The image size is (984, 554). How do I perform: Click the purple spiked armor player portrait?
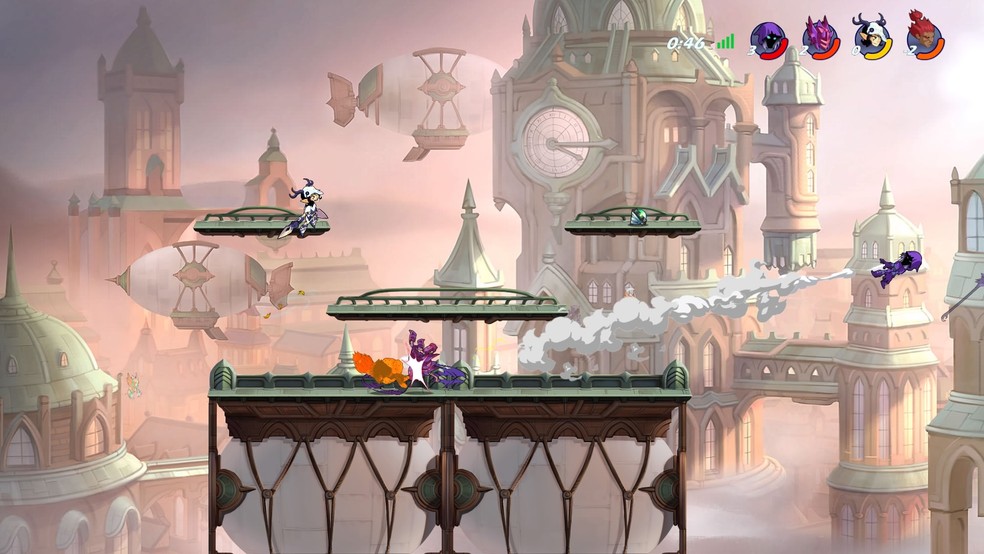[821, 39]
